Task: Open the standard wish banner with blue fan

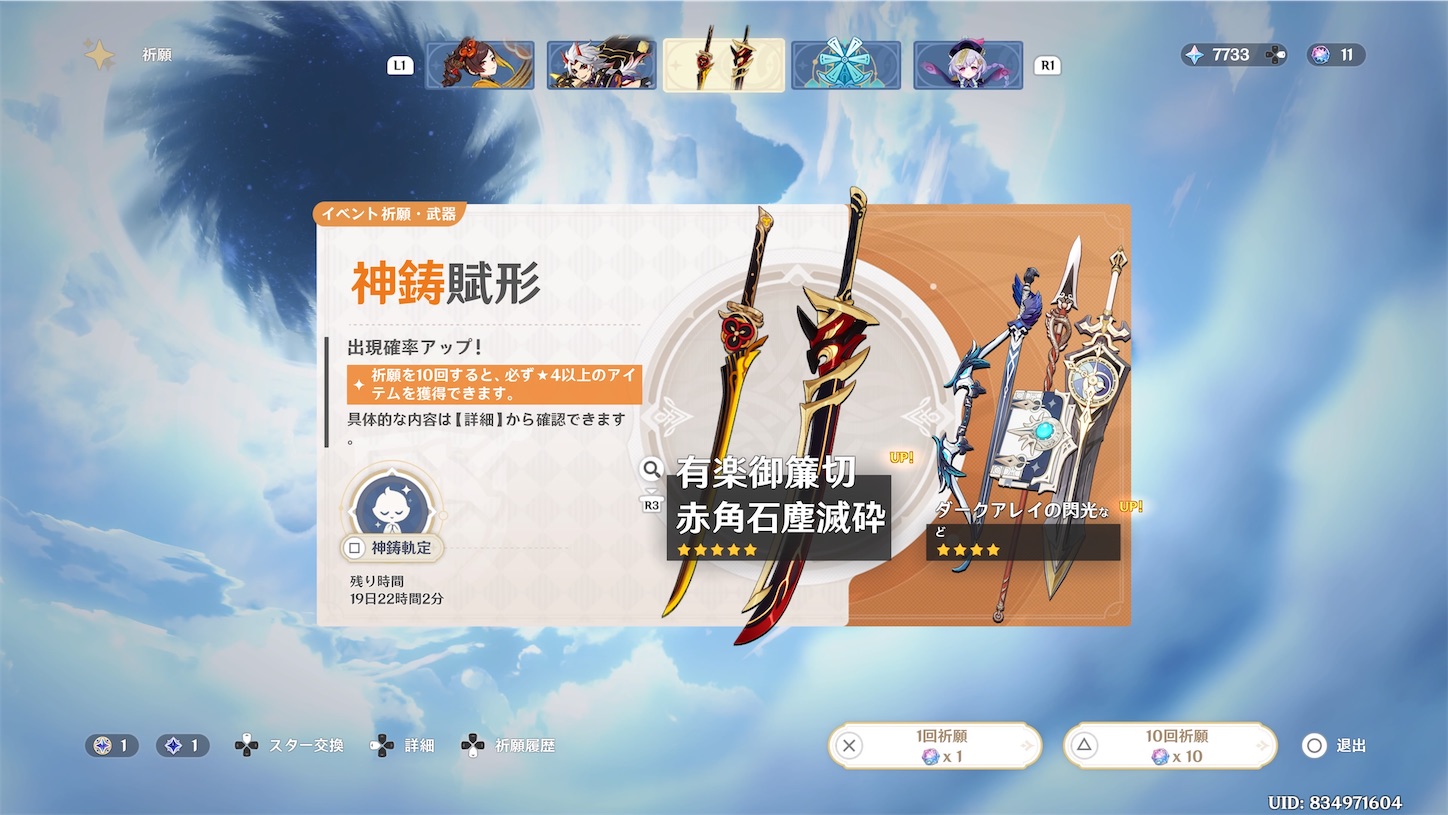Action: 845,64
